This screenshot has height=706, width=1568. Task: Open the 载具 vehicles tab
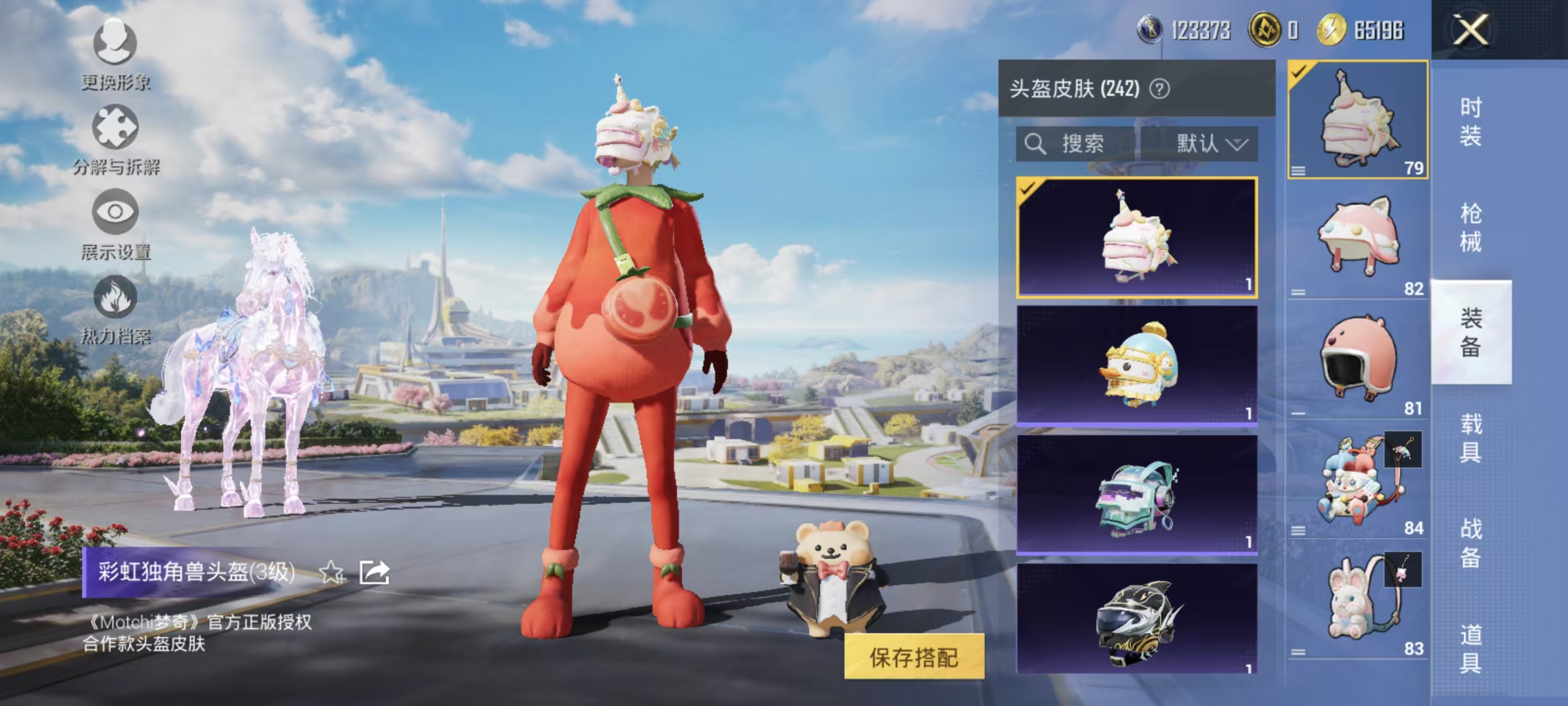(x=1470, y=437)
